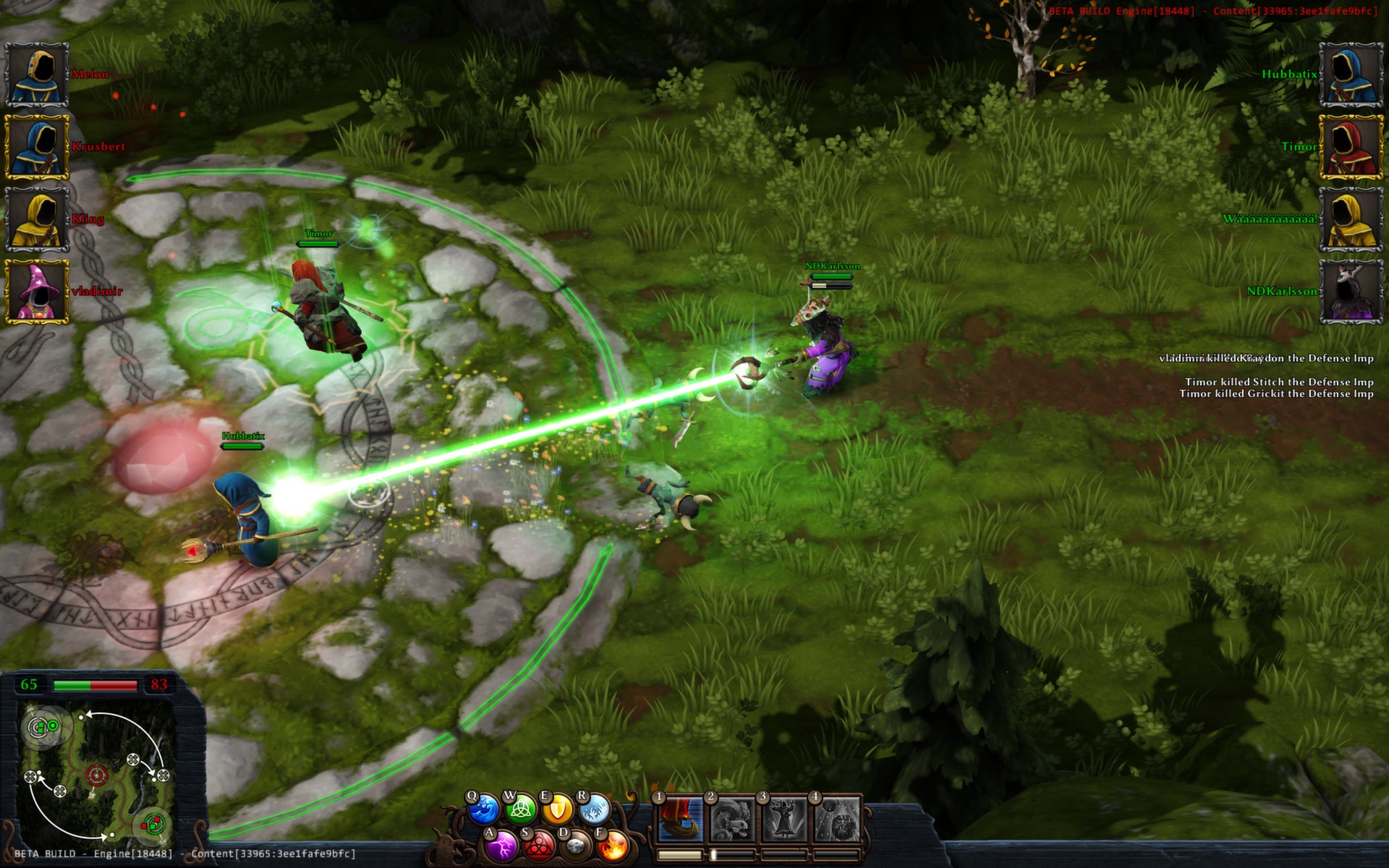Trigger the falling meteors magick in slot 4
Image resolution: width=1389 pixels, height=868 pixels.
[x=838, y=820]
